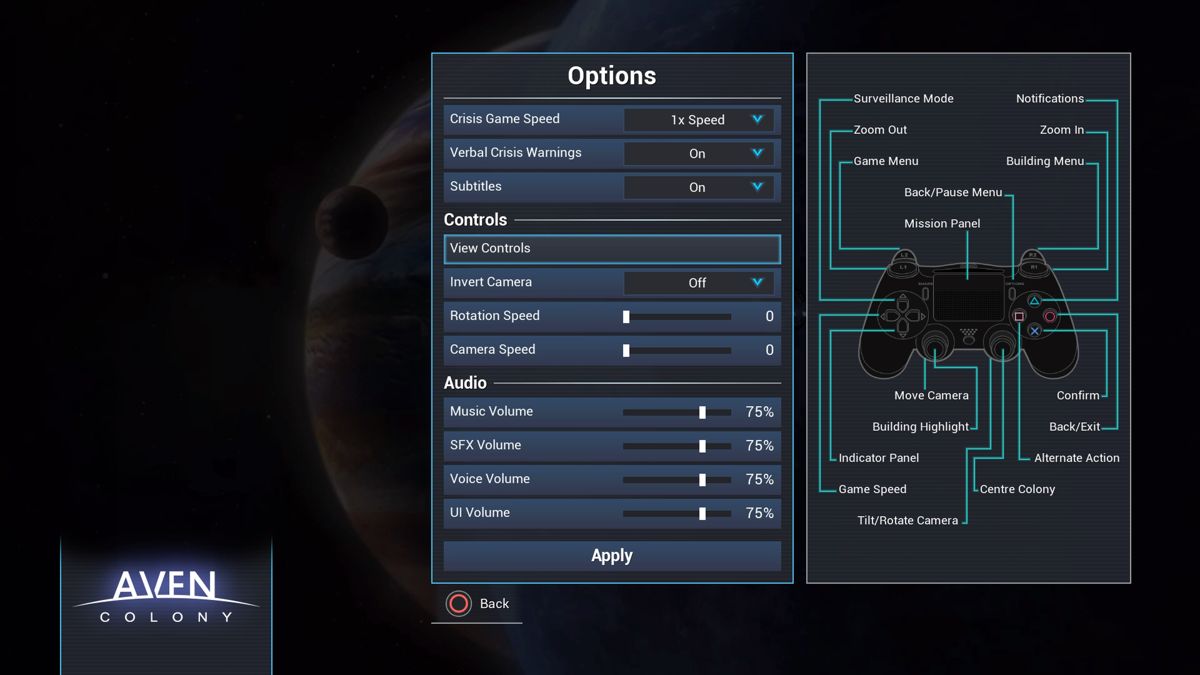
Task: Open the Invert Camera dropdown
Action: [698, 283]
